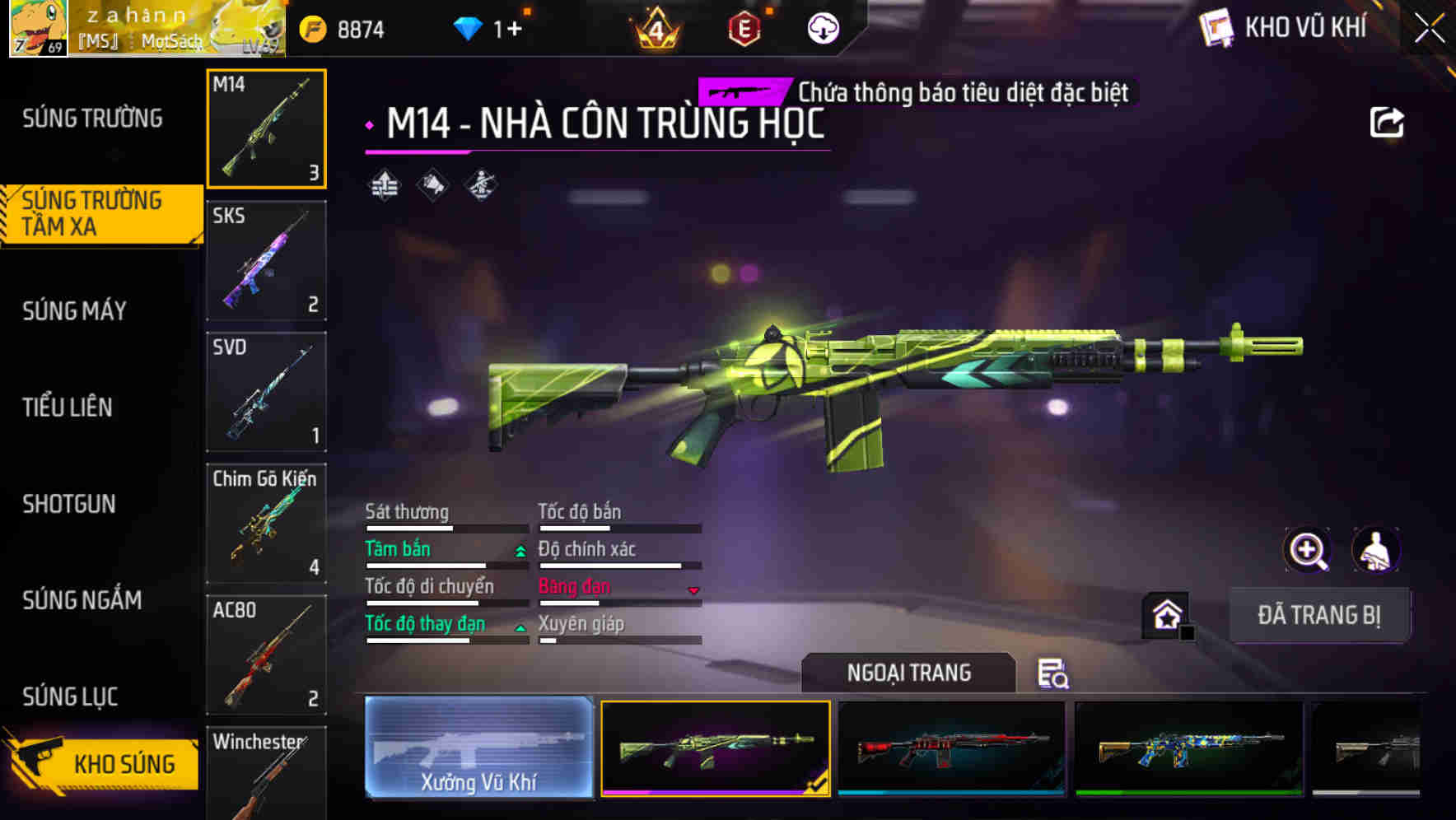The width and height of the screenshot is (1456, 820).
Task: Click the diamond currency icon
Action: coord(469,27)
